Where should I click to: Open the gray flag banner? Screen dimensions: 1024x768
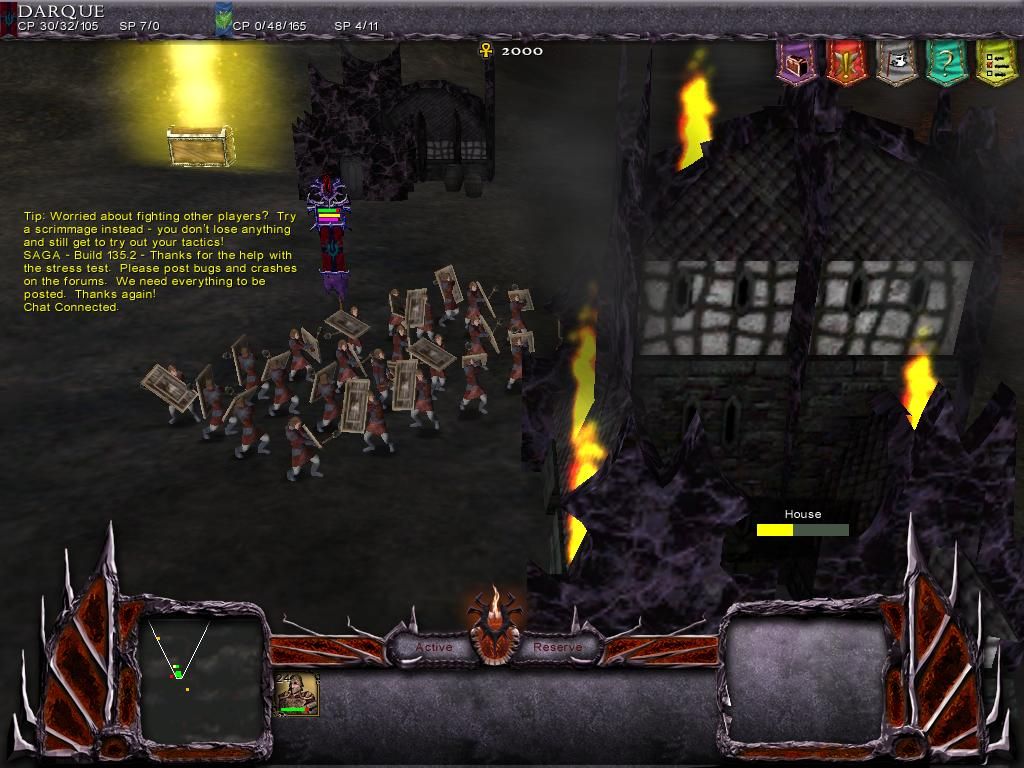[x=896, y=64]
